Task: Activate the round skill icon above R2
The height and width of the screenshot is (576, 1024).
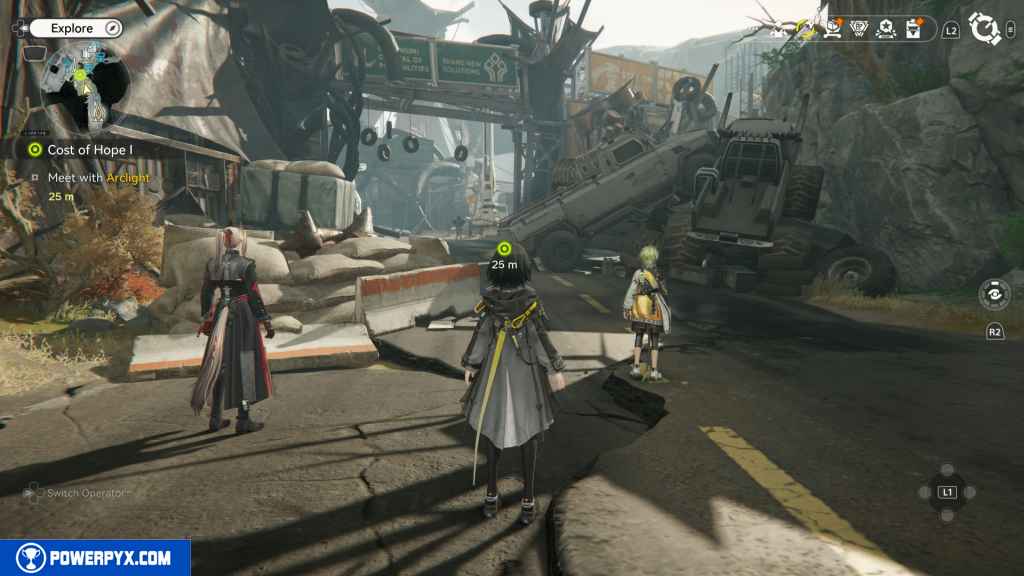Action: pos(994,295)
